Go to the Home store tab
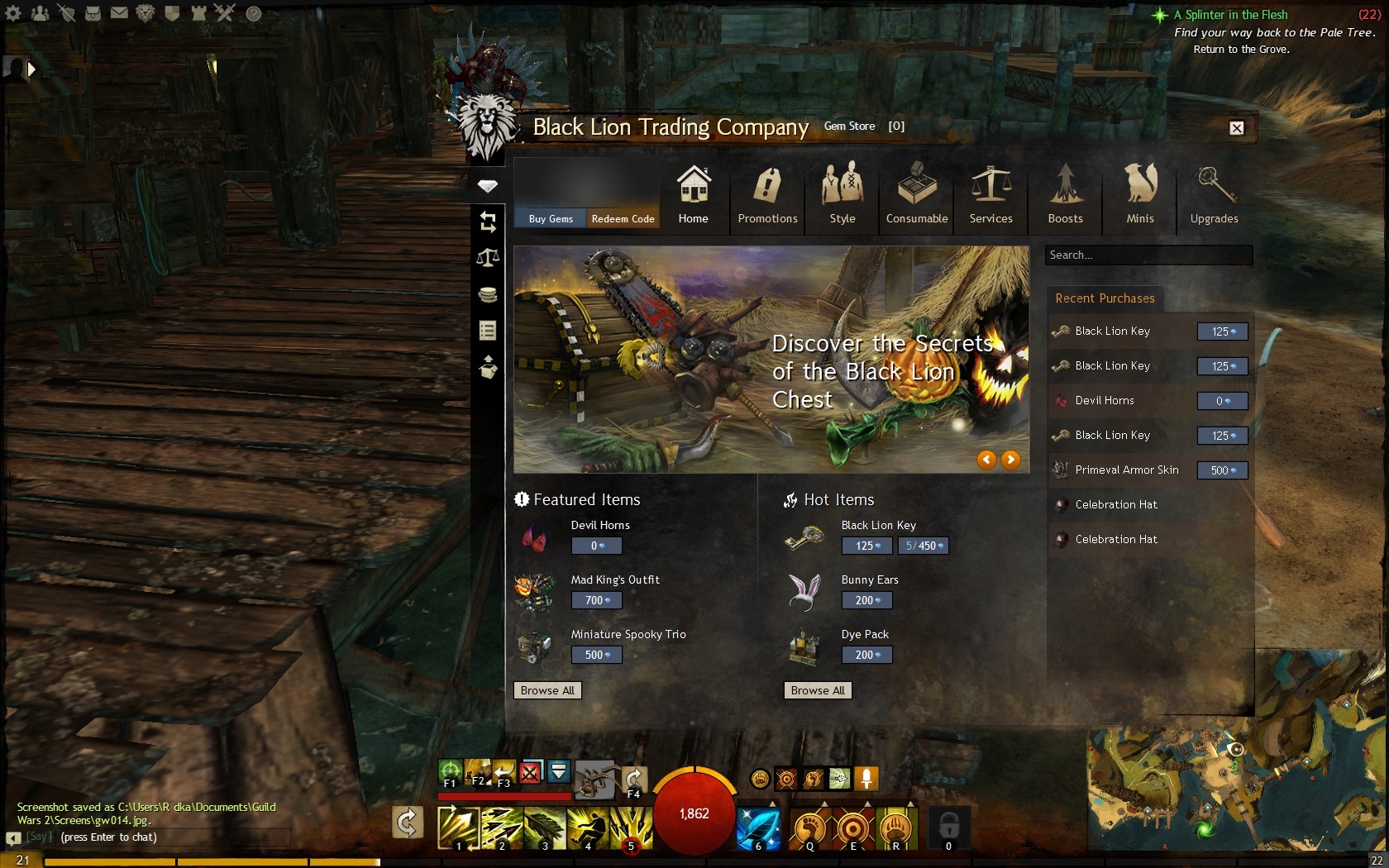Image resolution: width=1389 pixels, height=868 pixels. pyautogui.click(x=693, y=194)
